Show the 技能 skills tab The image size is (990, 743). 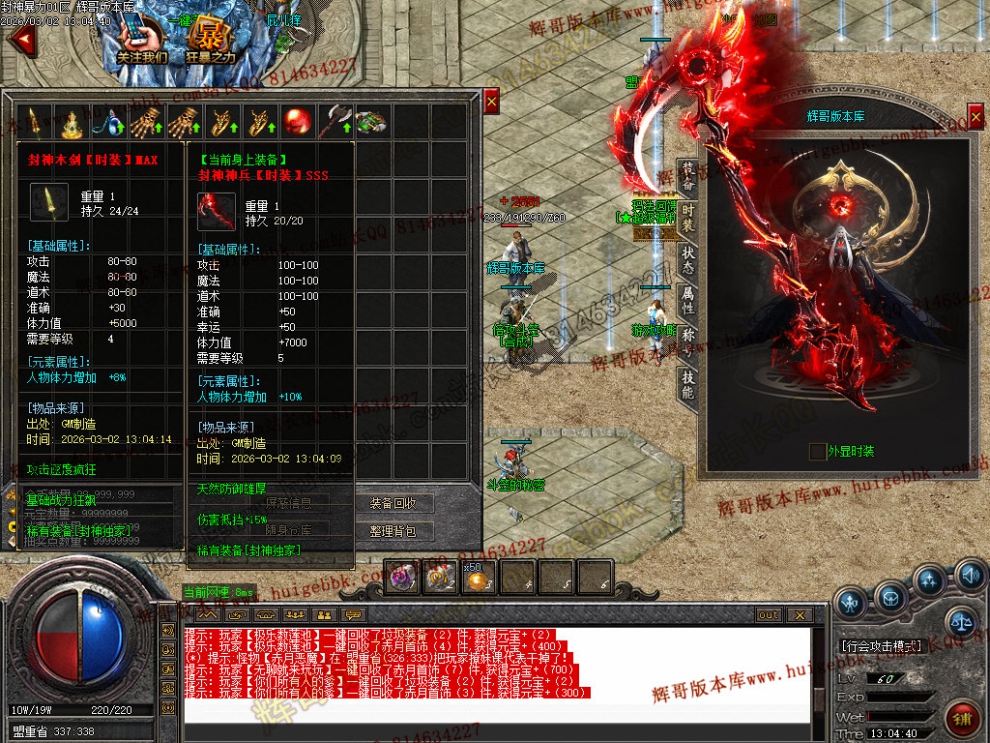pyautogui.click(x=688, y=382)
